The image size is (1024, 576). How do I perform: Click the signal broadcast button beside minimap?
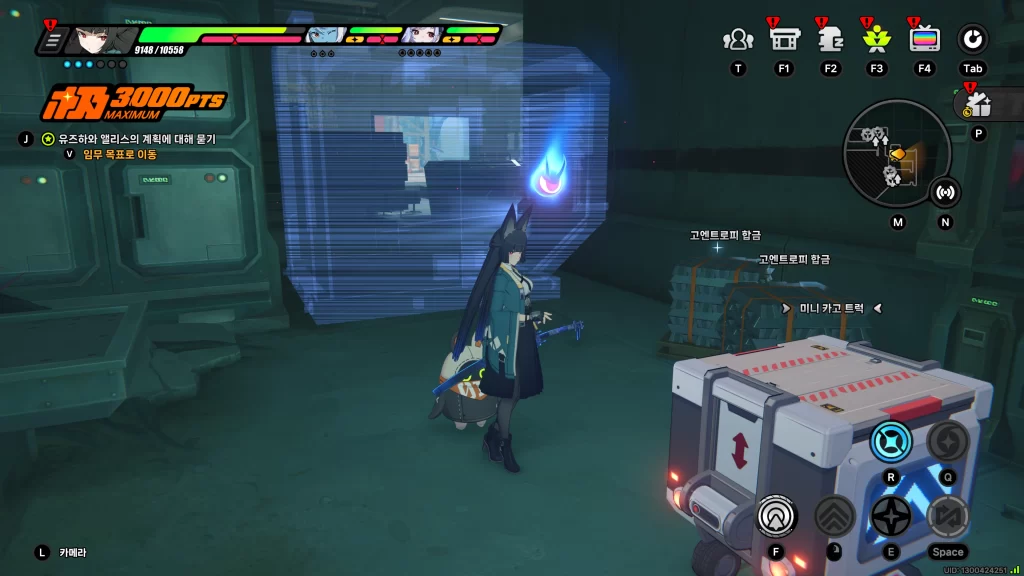point(945,191)
